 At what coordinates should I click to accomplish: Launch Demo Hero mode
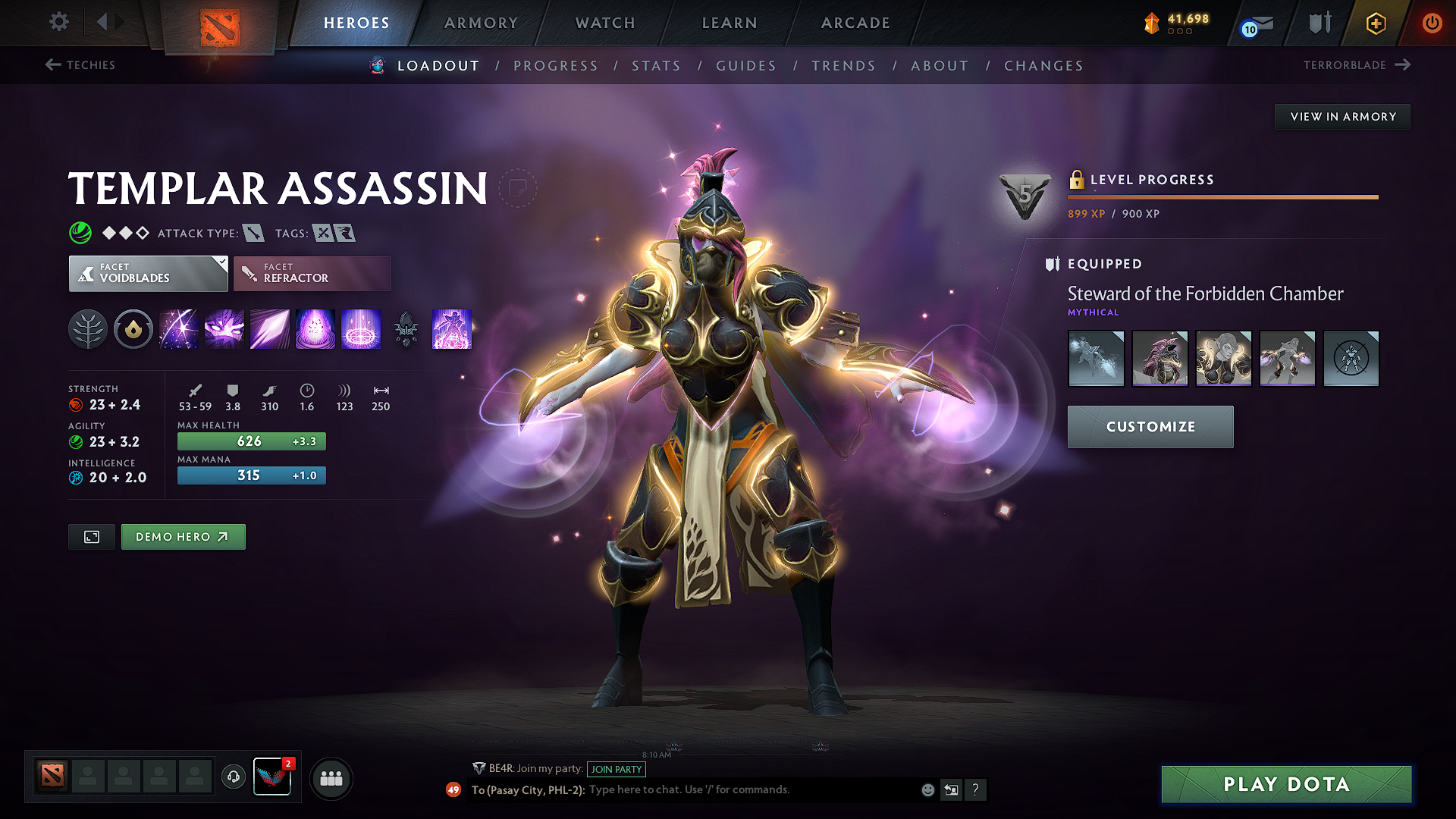(183, 537)
